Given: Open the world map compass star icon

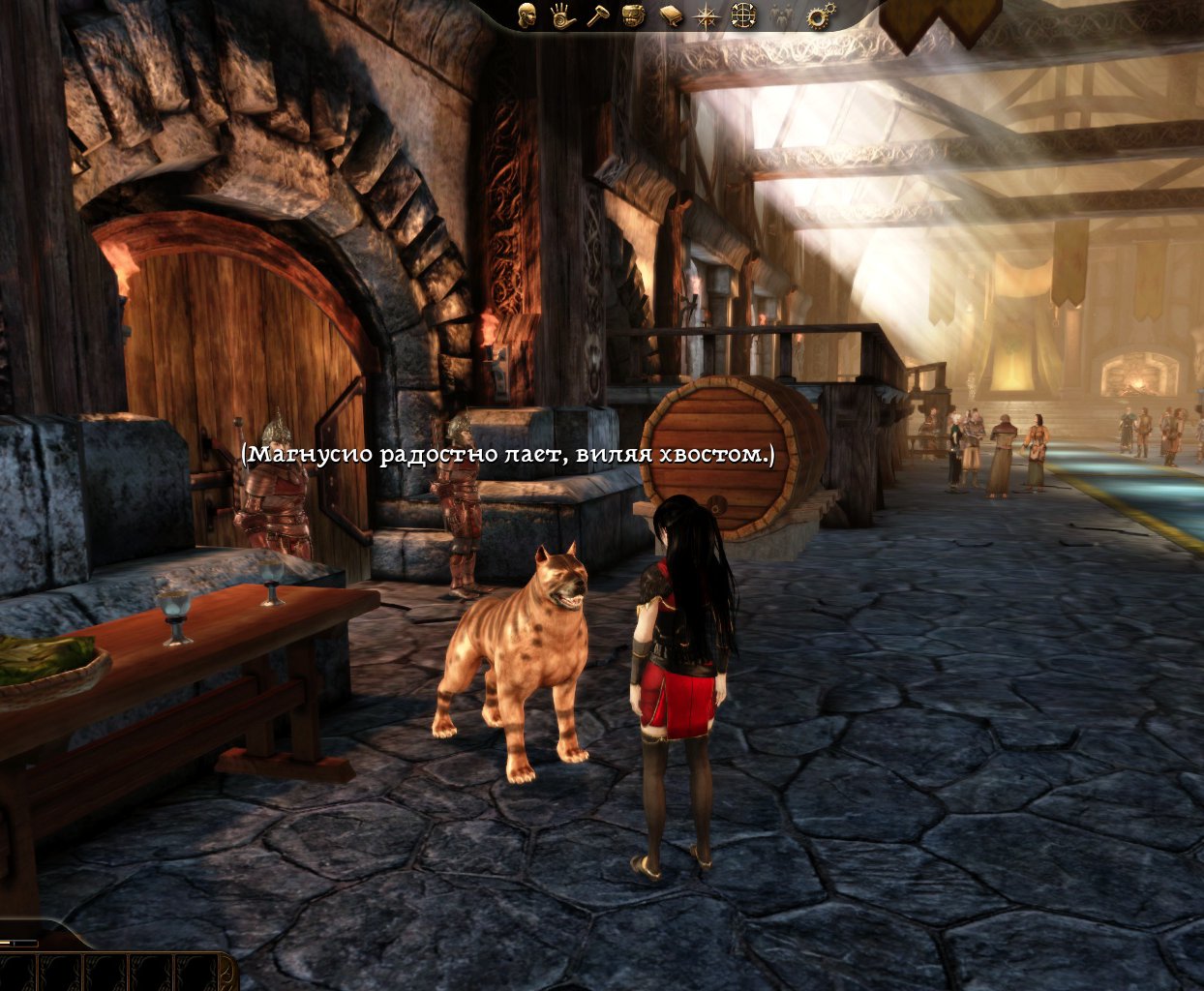Looking at the screenshot, I should [707, 15].
